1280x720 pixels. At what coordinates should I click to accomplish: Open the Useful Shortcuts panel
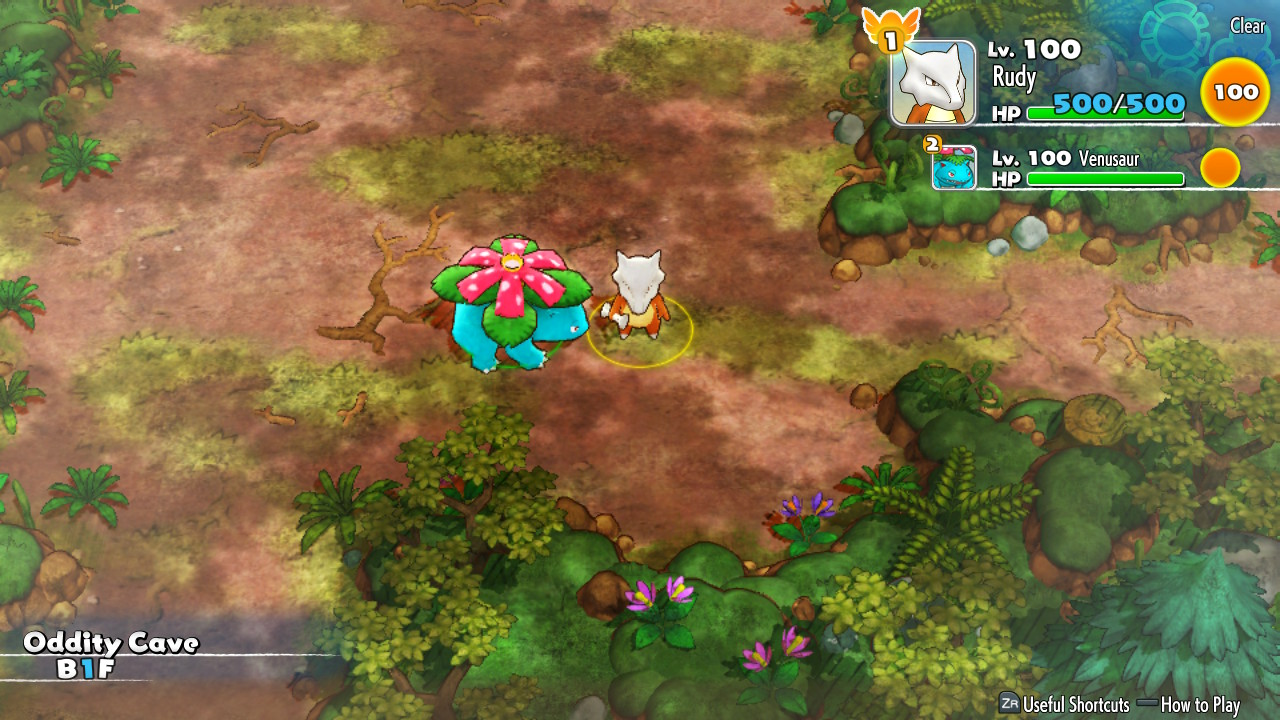pos(1064,704)
